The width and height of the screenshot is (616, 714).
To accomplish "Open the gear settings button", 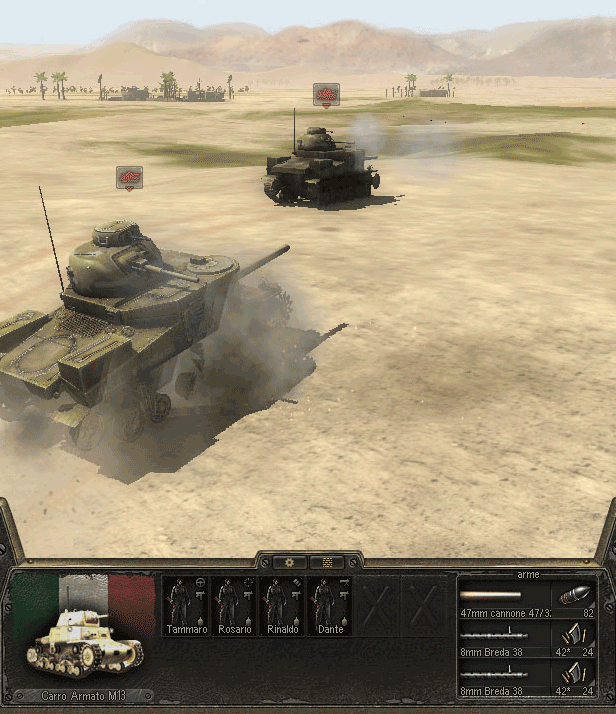I will (291, 562).
